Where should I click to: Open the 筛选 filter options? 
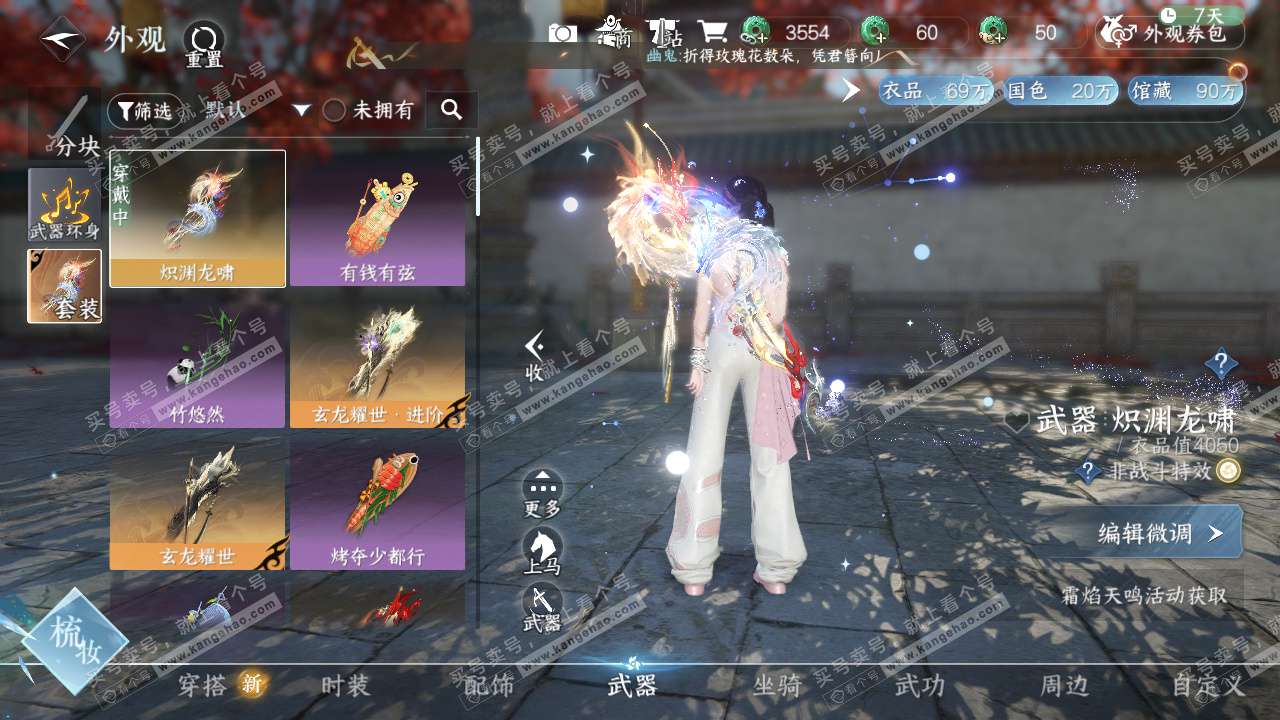tap(140, 110)
